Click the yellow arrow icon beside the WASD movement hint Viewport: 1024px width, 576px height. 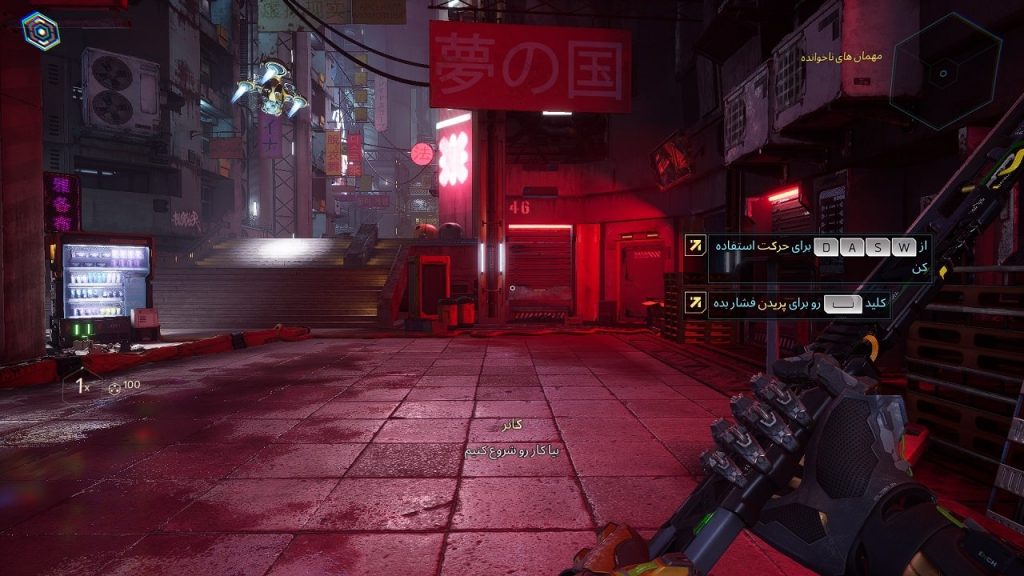pos(695,246)
